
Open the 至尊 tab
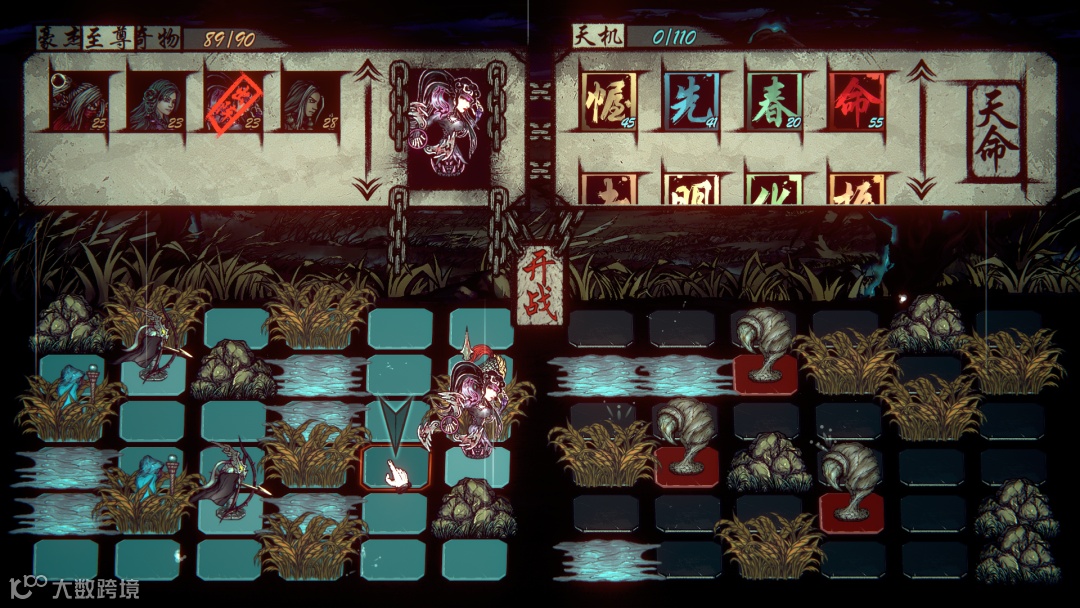point(105,38)
